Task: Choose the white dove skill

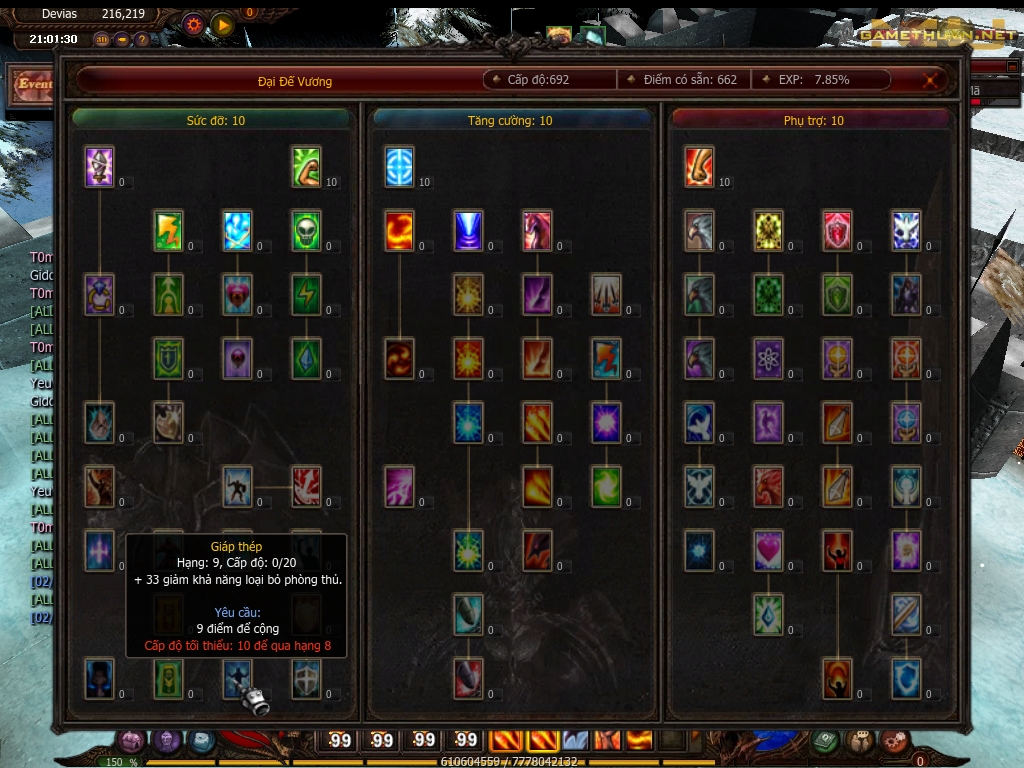Action: 699,422
